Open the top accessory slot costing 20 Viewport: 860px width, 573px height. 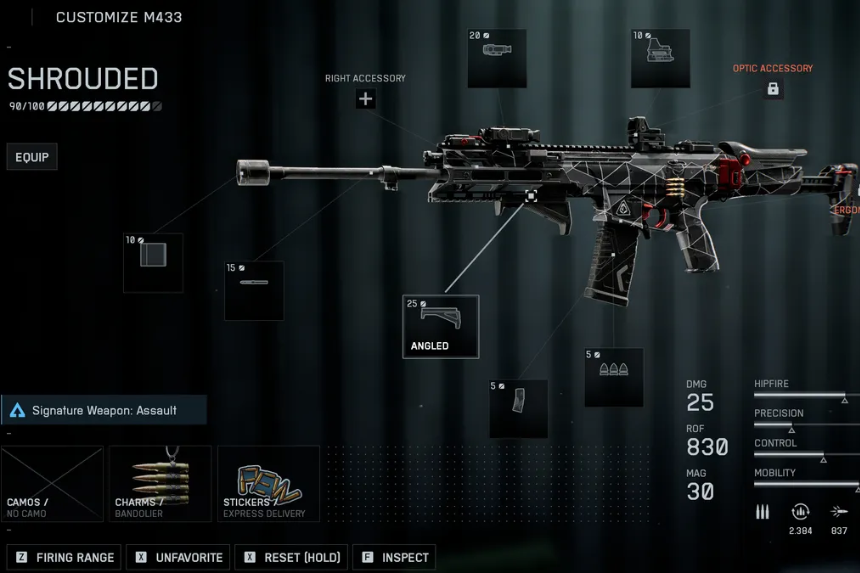point(497,58)
